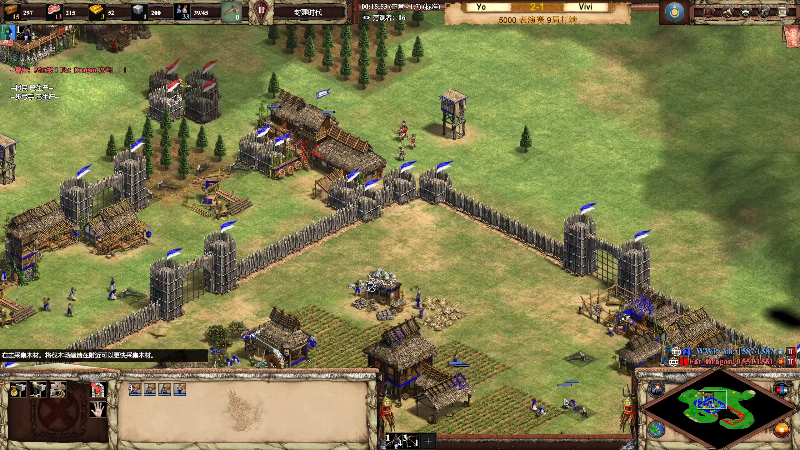Select the red flag command icon
Viewport: 800px width, 450px height.
pyautogui.click(x=98, y=389)
